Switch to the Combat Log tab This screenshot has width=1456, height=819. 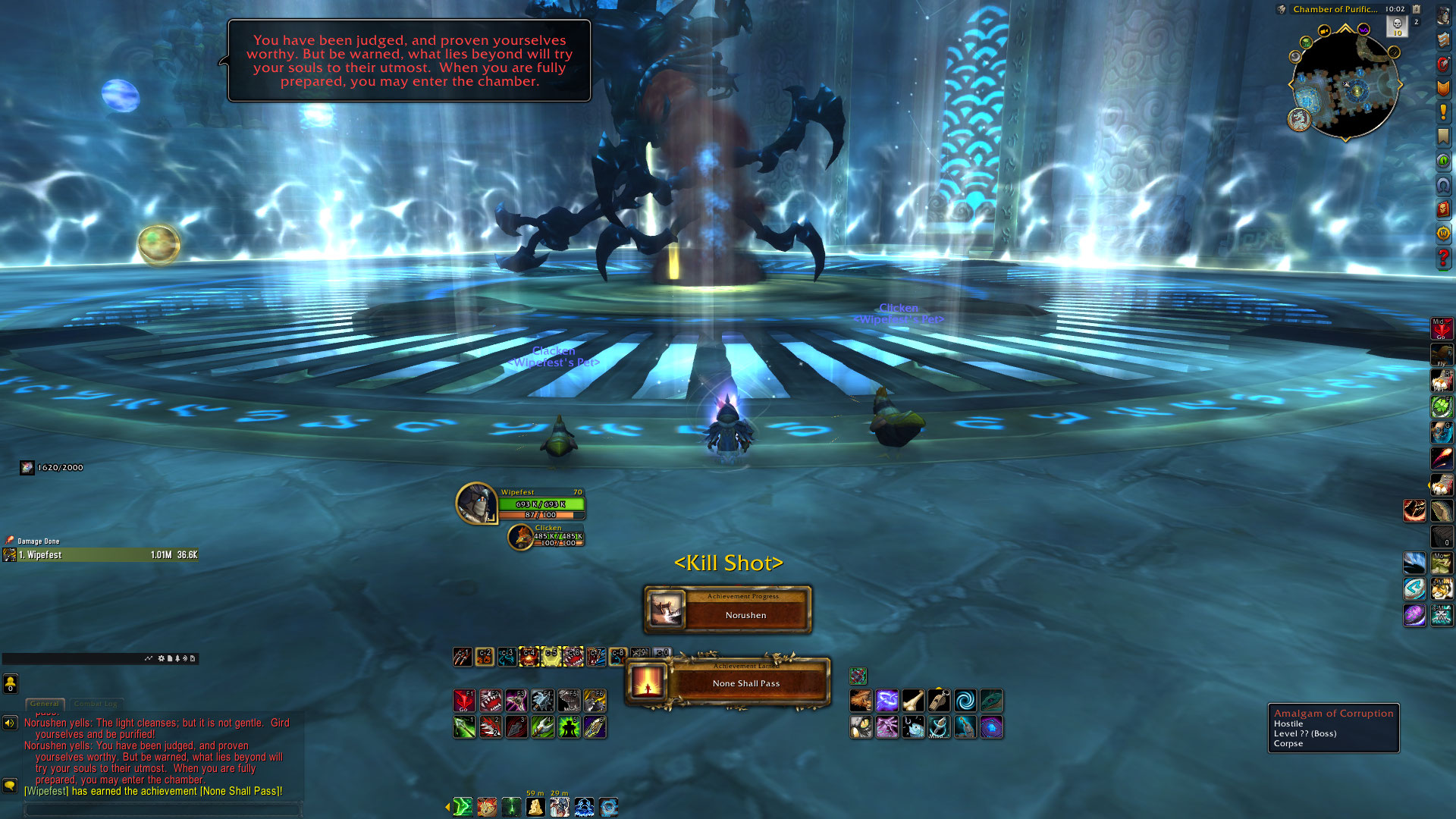tap(96, 704)
